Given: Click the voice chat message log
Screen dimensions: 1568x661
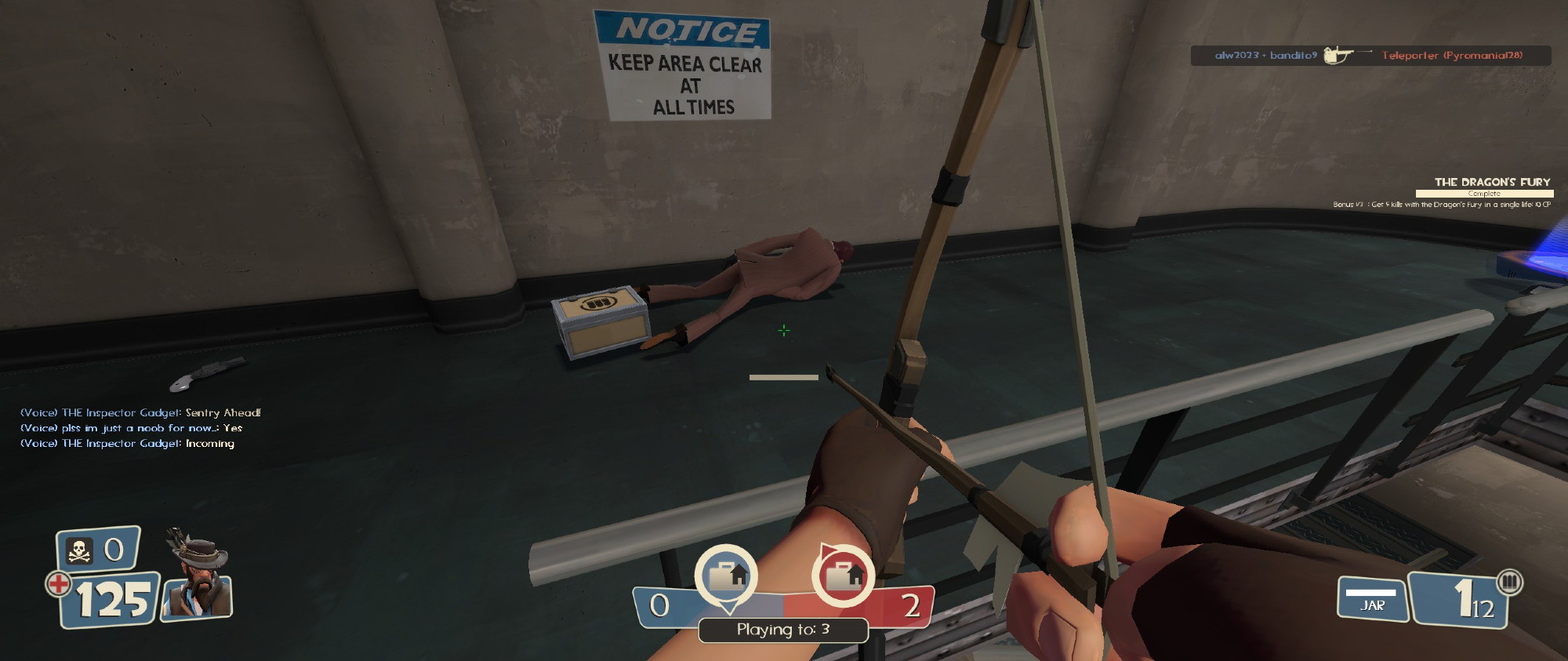Looking at the screenshot, I should pyautogui.click(x=140, y=428).
